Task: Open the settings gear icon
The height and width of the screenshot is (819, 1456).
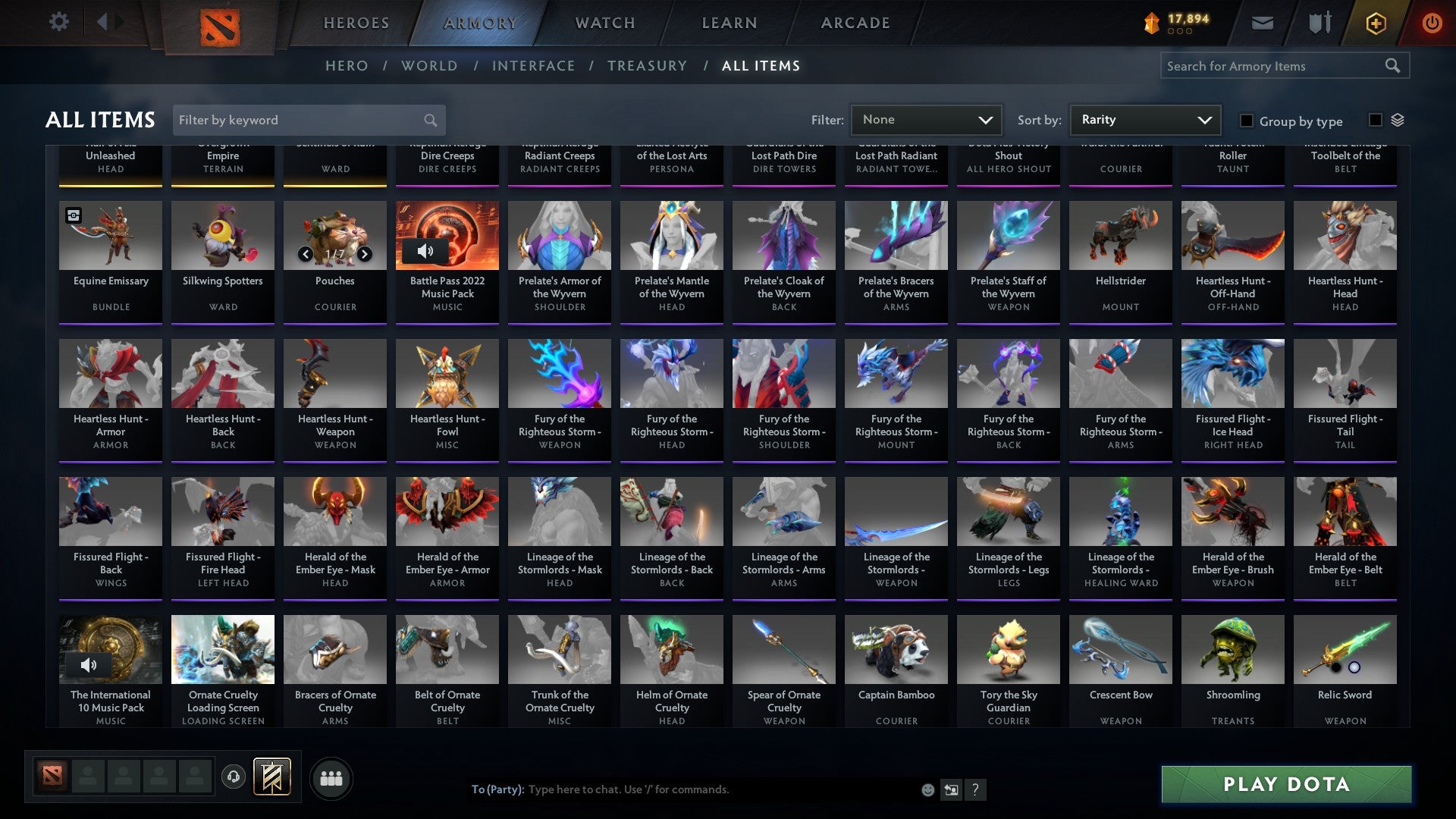Action: point(58,22)
